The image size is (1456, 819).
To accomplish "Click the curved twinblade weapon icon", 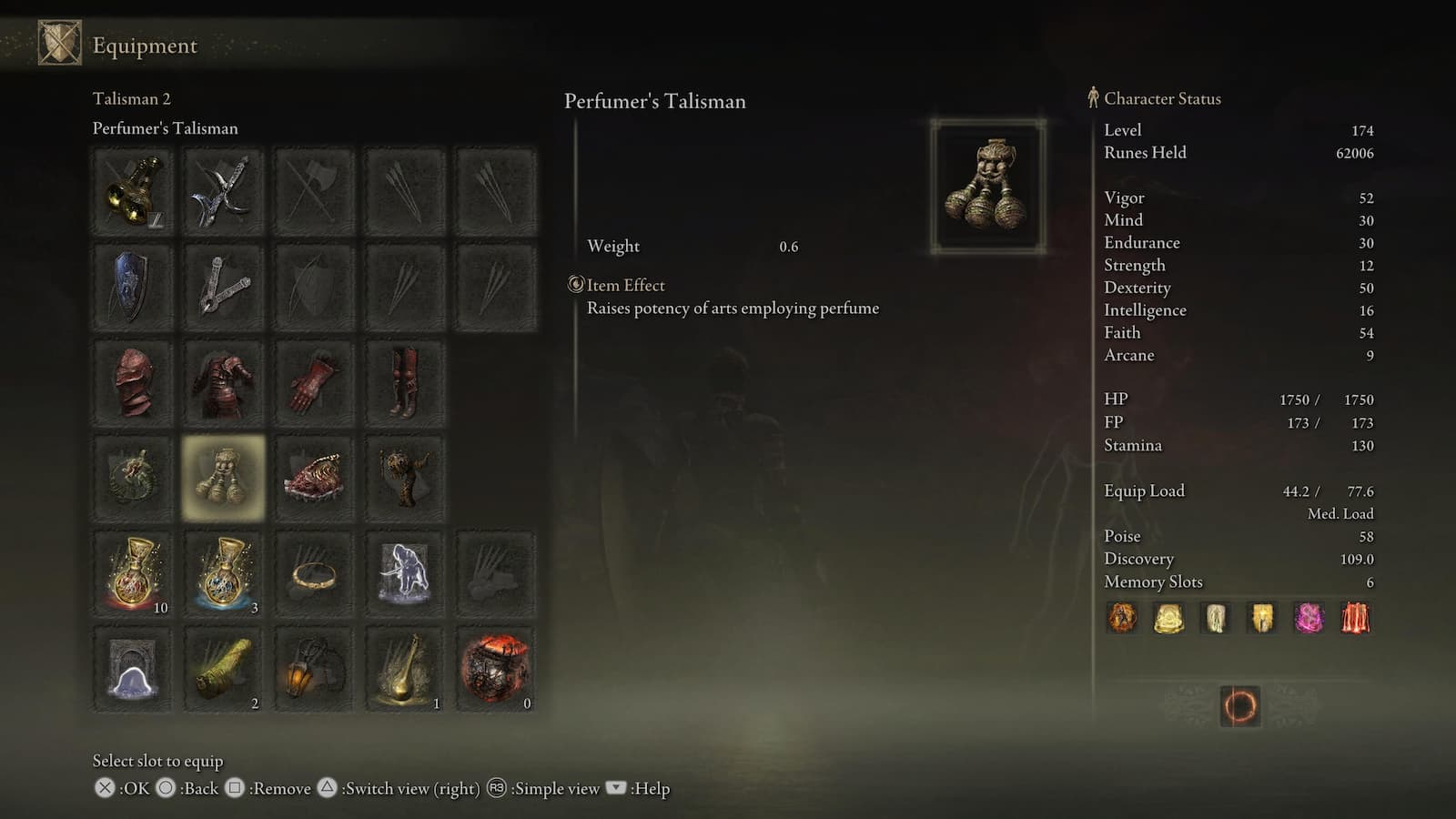I will point(223,191).
